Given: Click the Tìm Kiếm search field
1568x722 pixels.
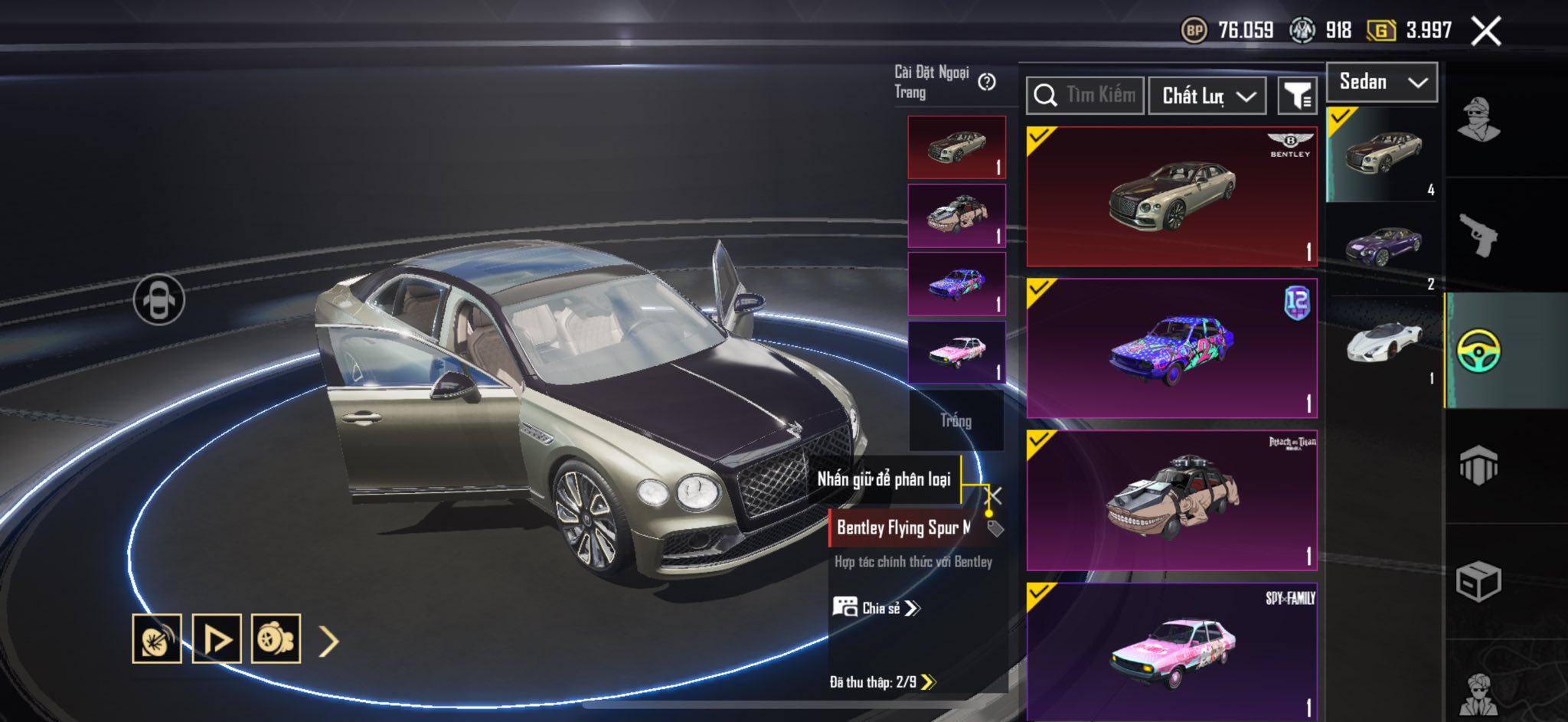Looking at the screenshot, I should (1086, 96).
